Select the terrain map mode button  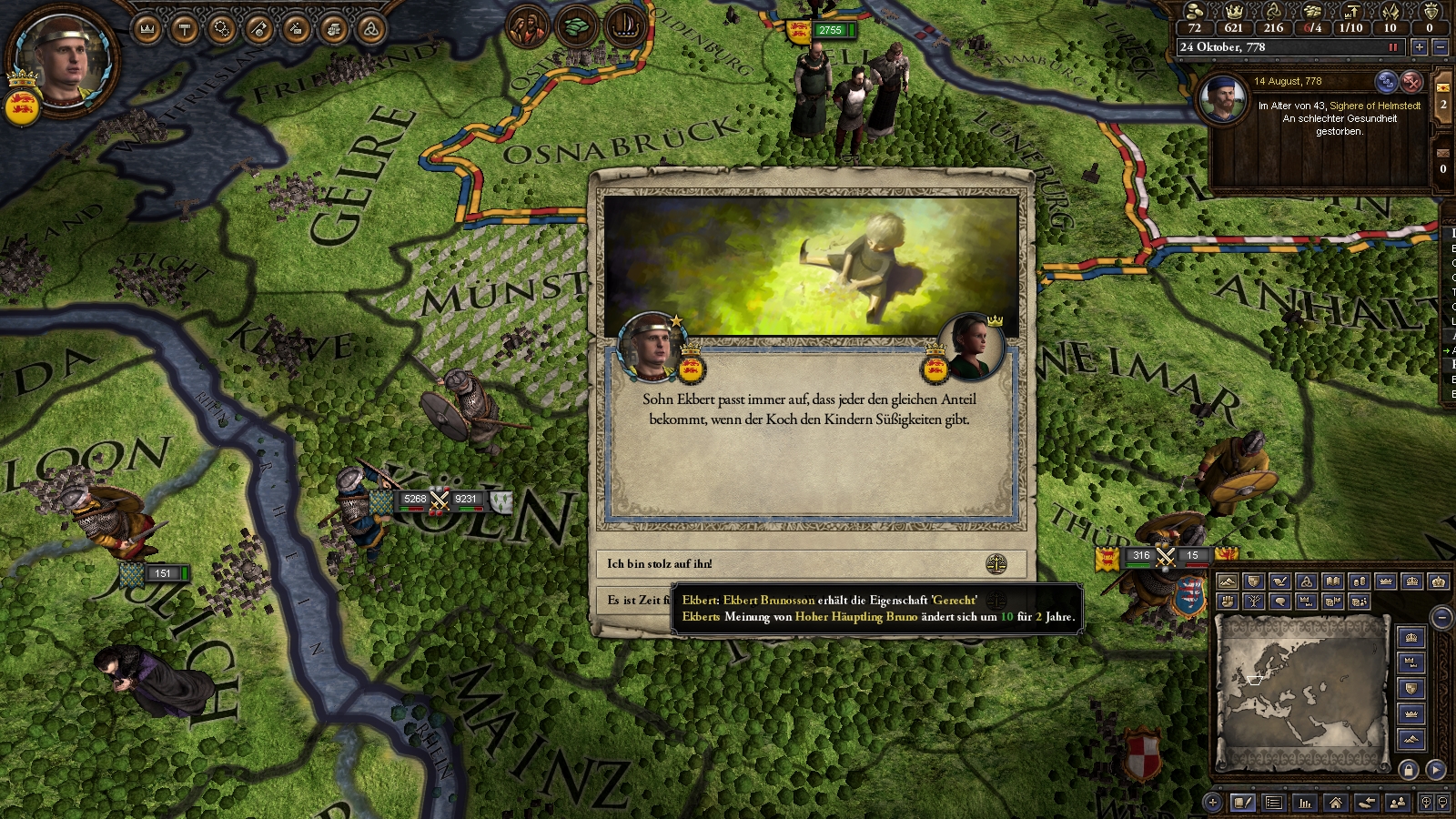tap(1227, 581)
